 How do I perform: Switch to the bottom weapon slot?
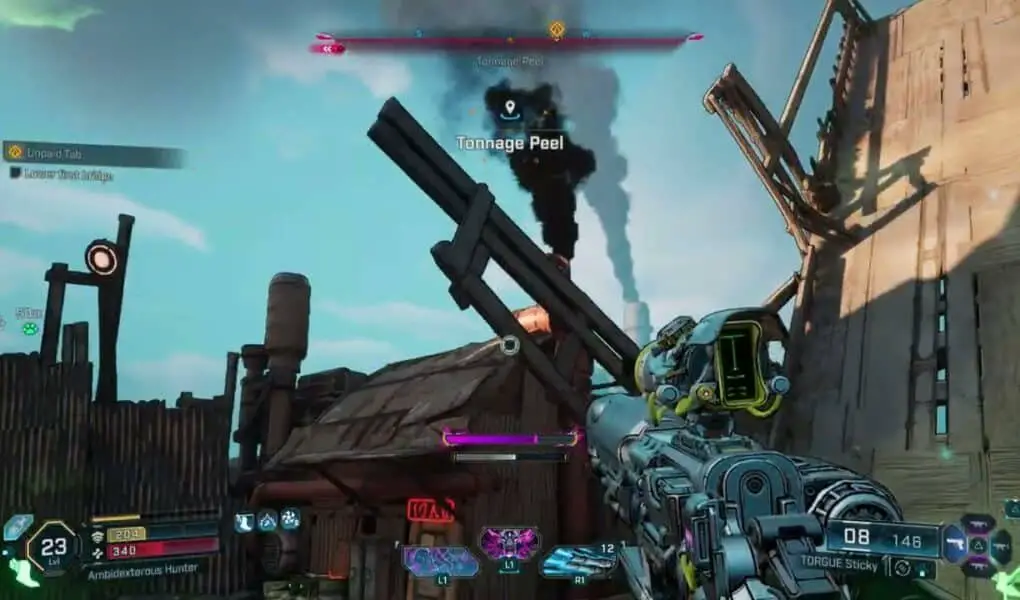(x=977, y=568)
